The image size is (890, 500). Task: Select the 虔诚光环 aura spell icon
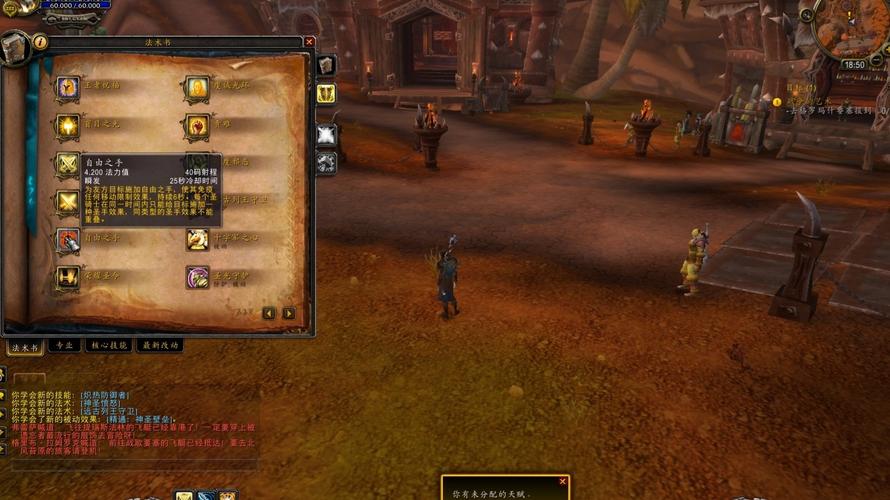pyautogui.click(x=197, y=88)
